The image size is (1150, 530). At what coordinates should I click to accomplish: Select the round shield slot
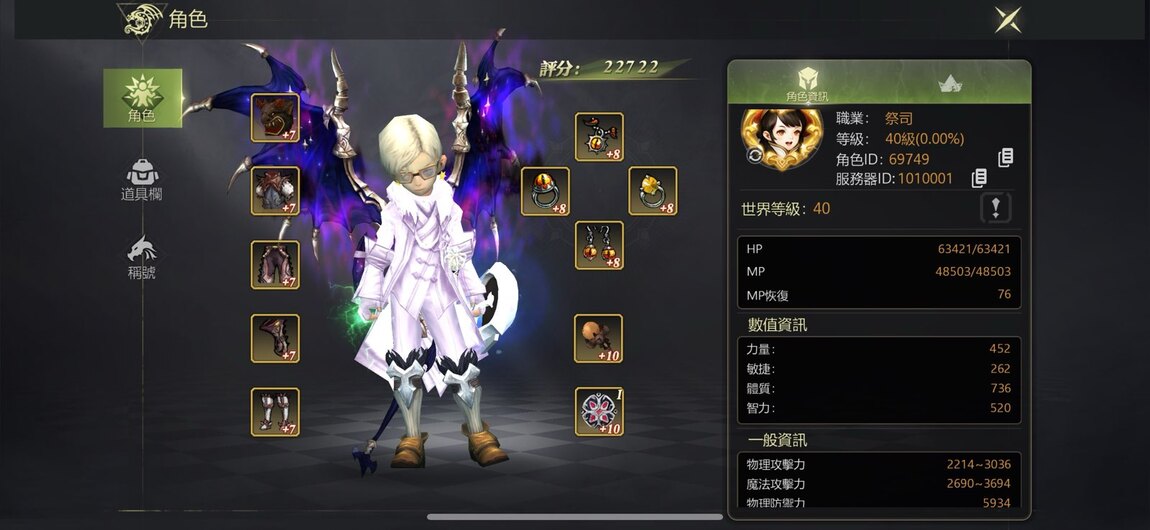599,412
